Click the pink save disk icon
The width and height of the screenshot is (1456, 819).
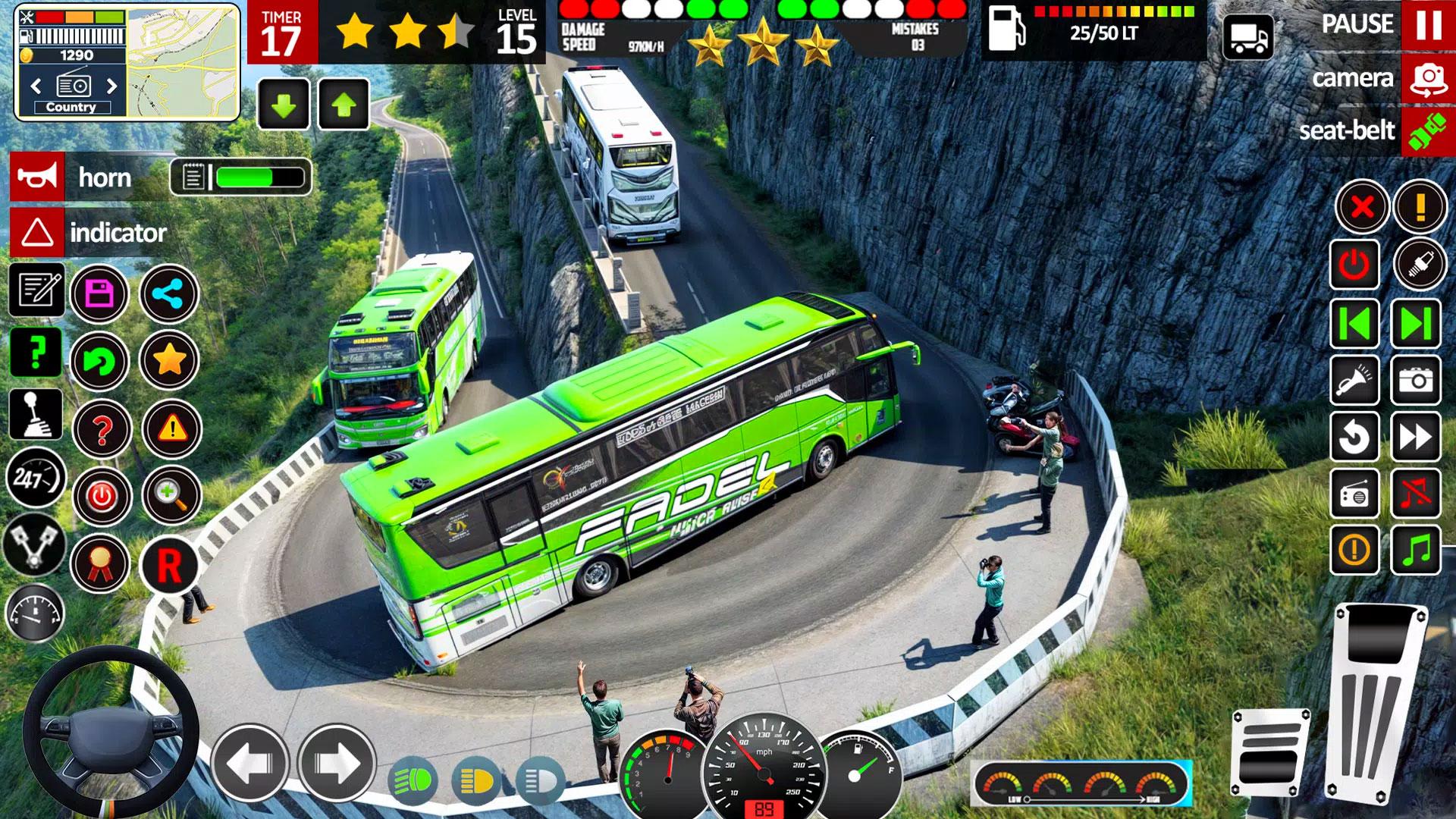tap(99, 293)
